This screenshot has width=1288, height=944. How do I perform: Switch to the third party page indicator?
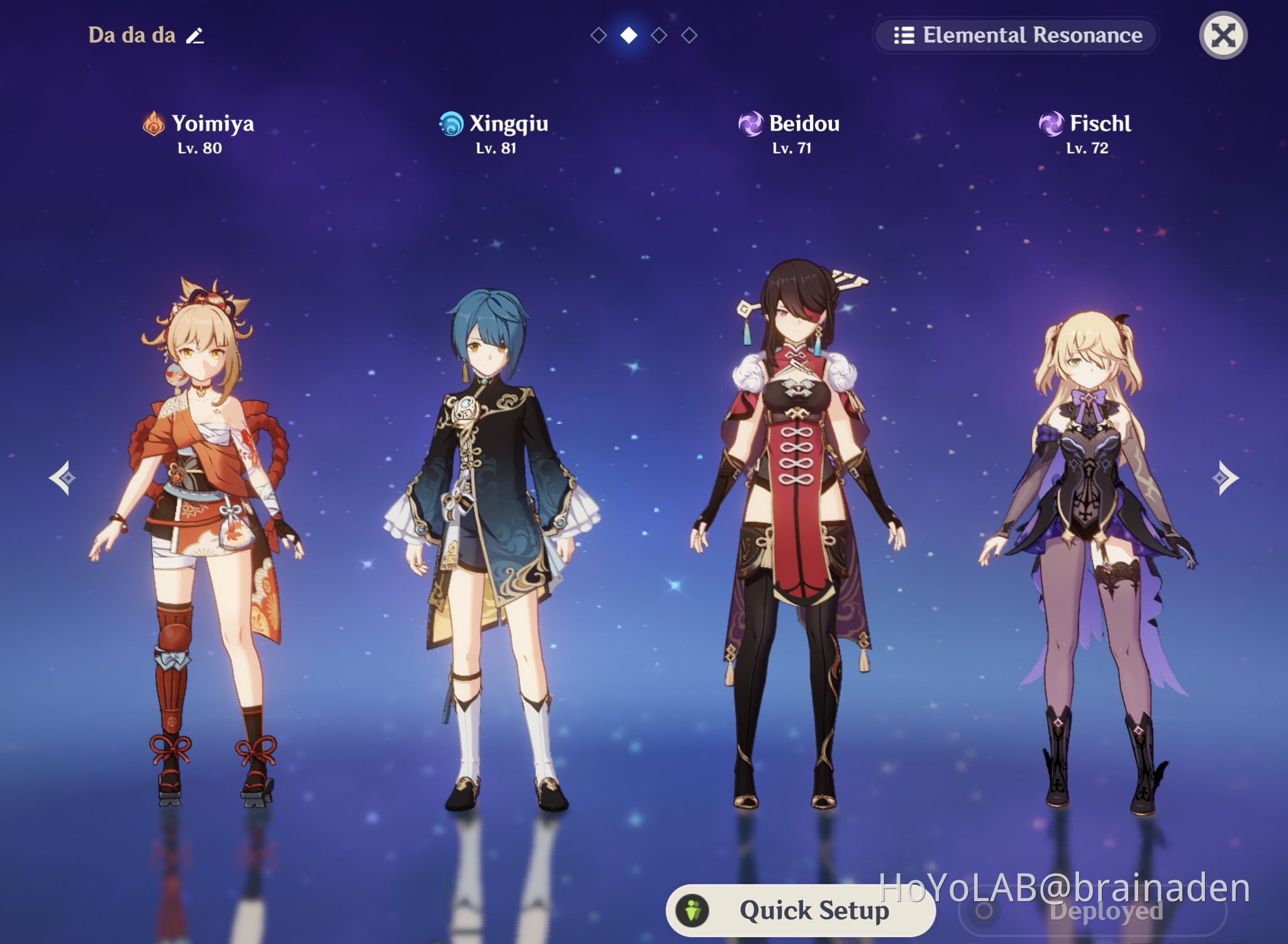click(x=659, y=35)
